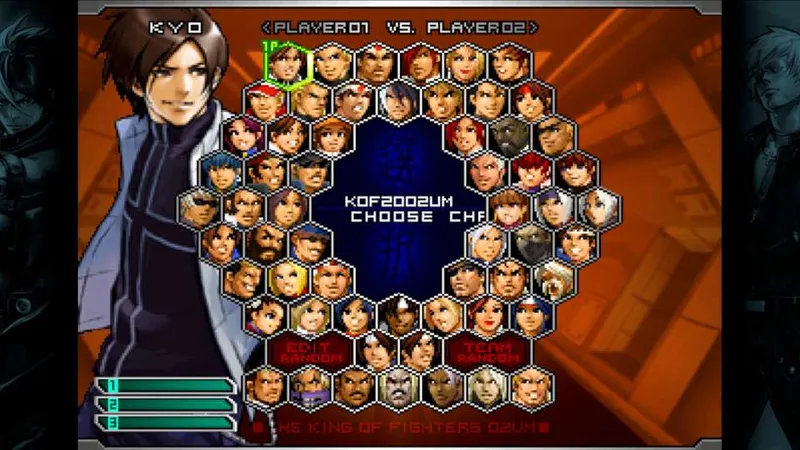Pick red-haired Iori from the roster
The height and width of the screenshot is (450, 800).
click(x=422, y=62)
